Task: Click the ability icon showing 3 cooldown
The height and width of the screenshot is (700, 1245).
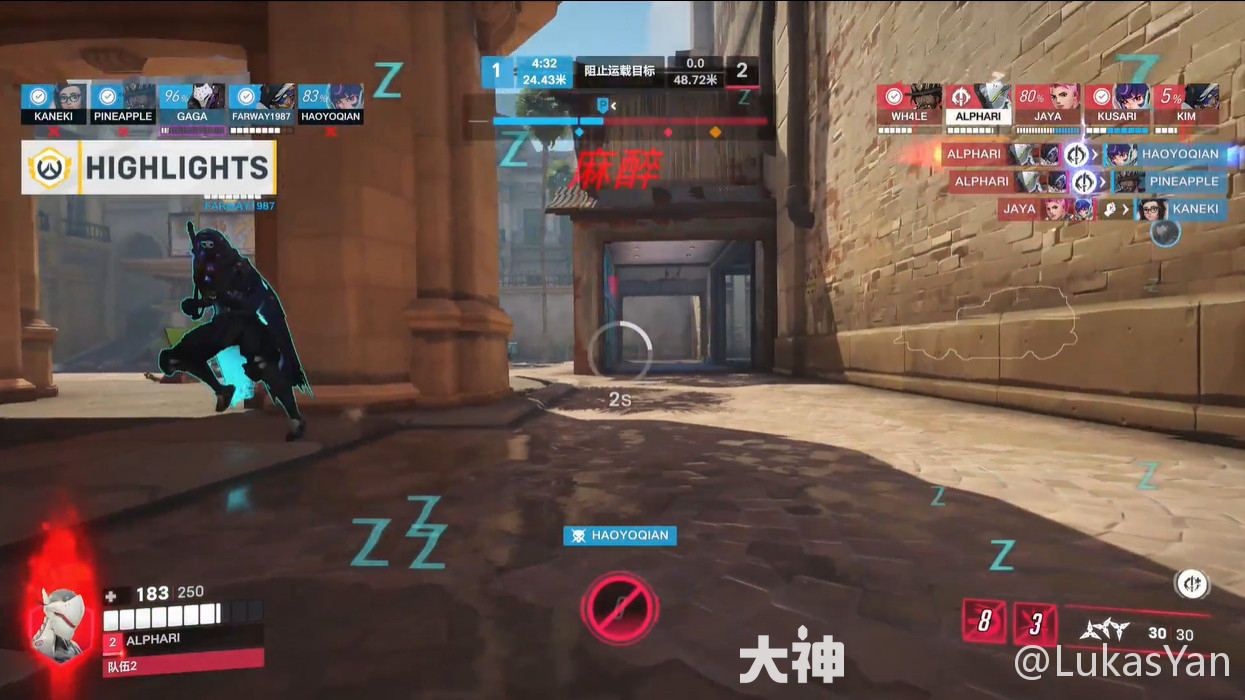Action: point(1036,624)
